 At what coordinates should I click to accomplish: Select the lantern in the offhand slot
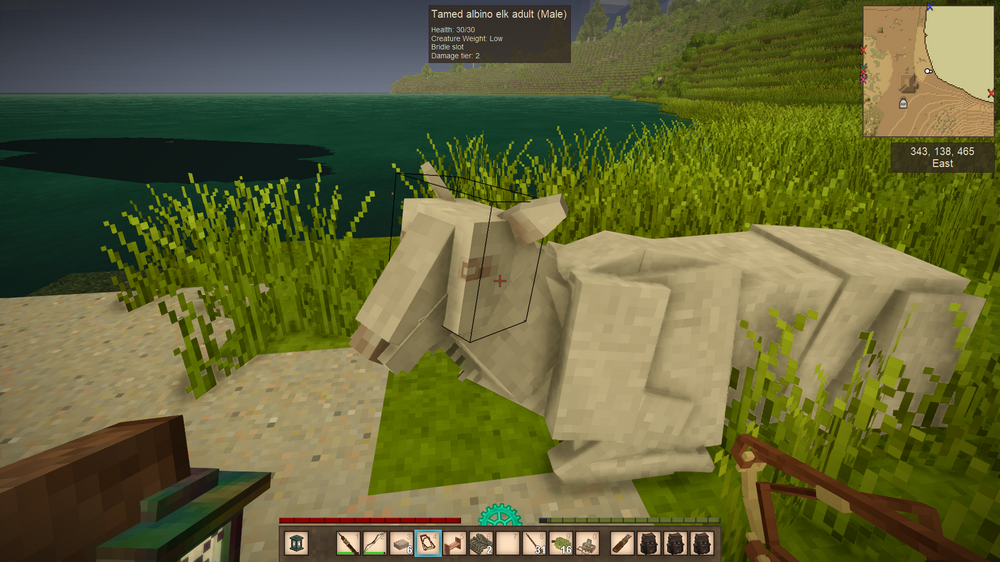(297, 543)
